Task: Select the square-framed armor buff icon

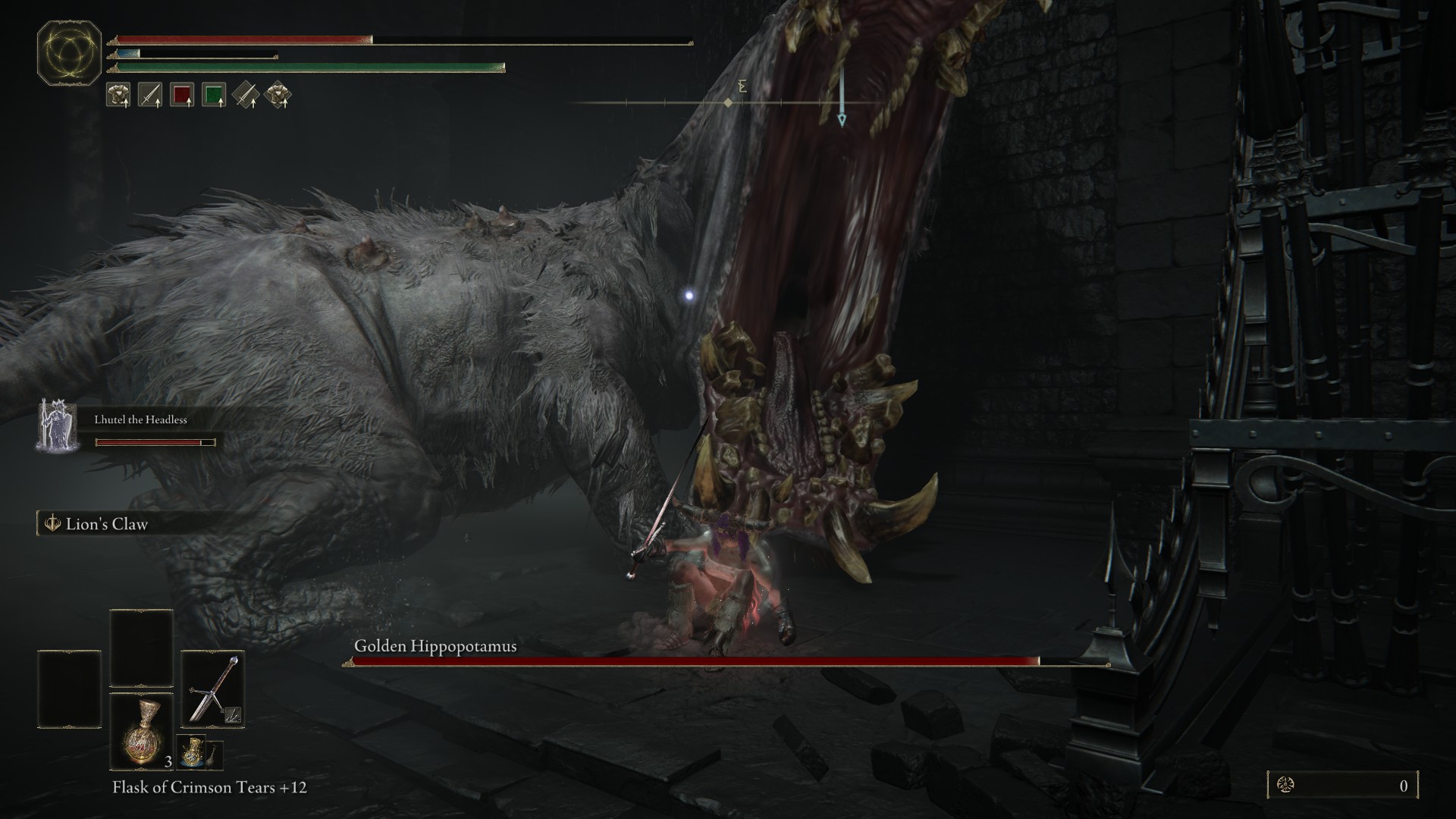Action: click(118, 95)
